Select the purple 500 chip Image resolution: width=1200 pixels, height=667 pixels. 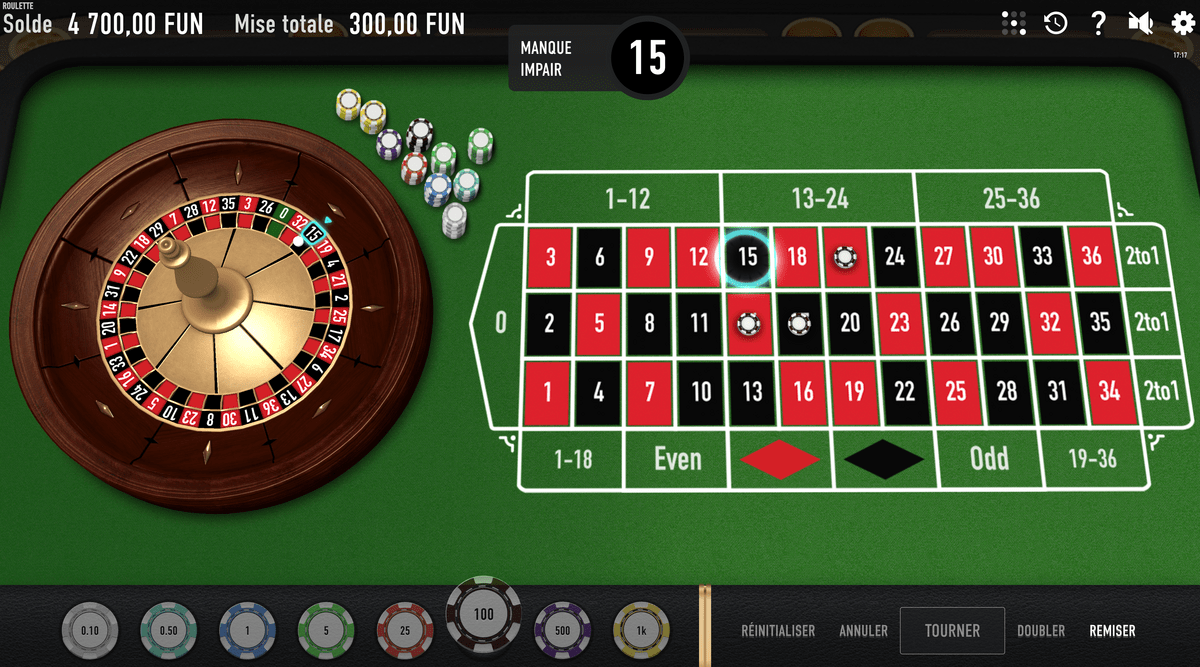pyautogui.click(x=562, y=630)
